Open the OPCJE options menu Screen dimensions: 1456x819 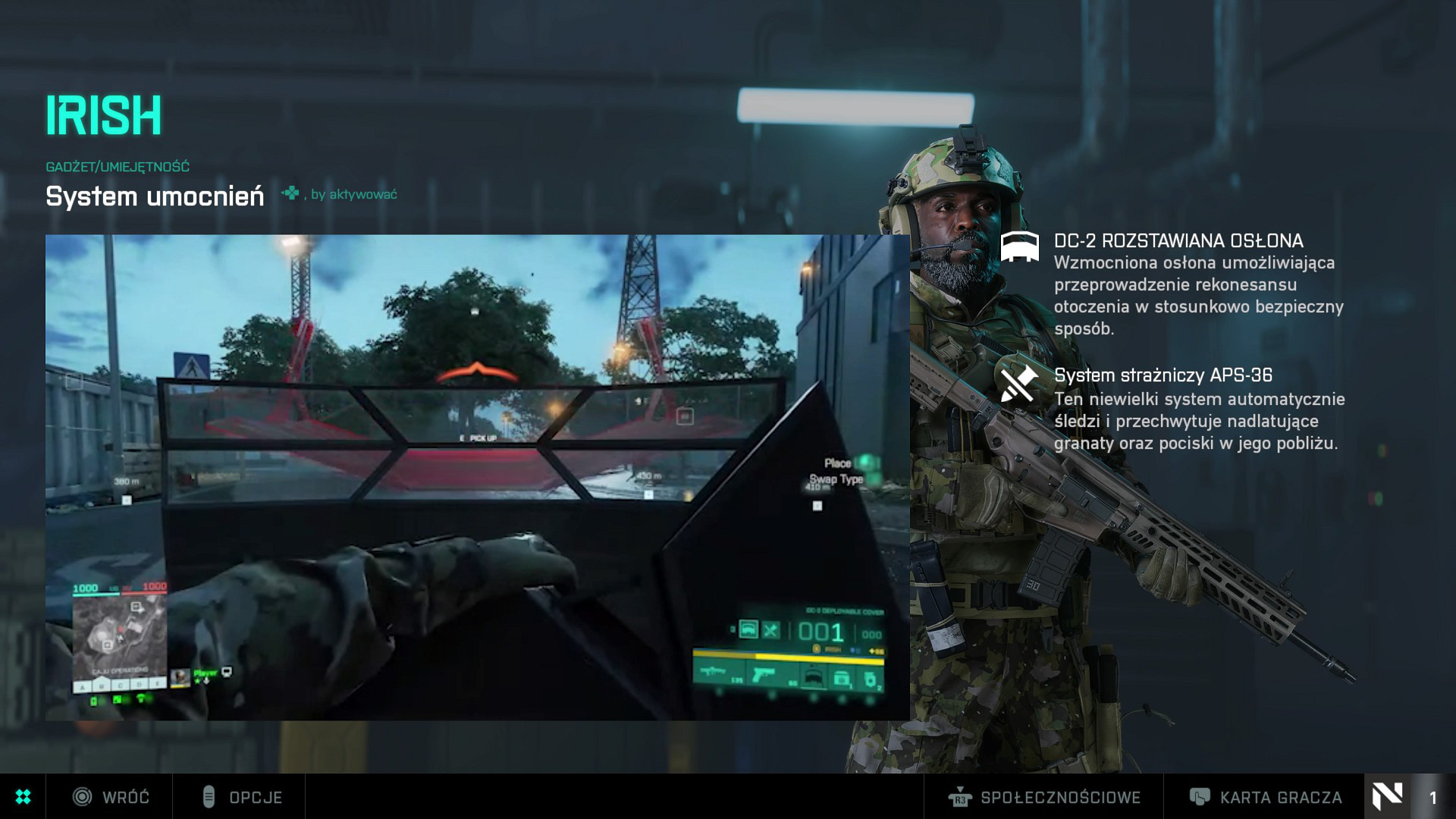coord(241,797)
